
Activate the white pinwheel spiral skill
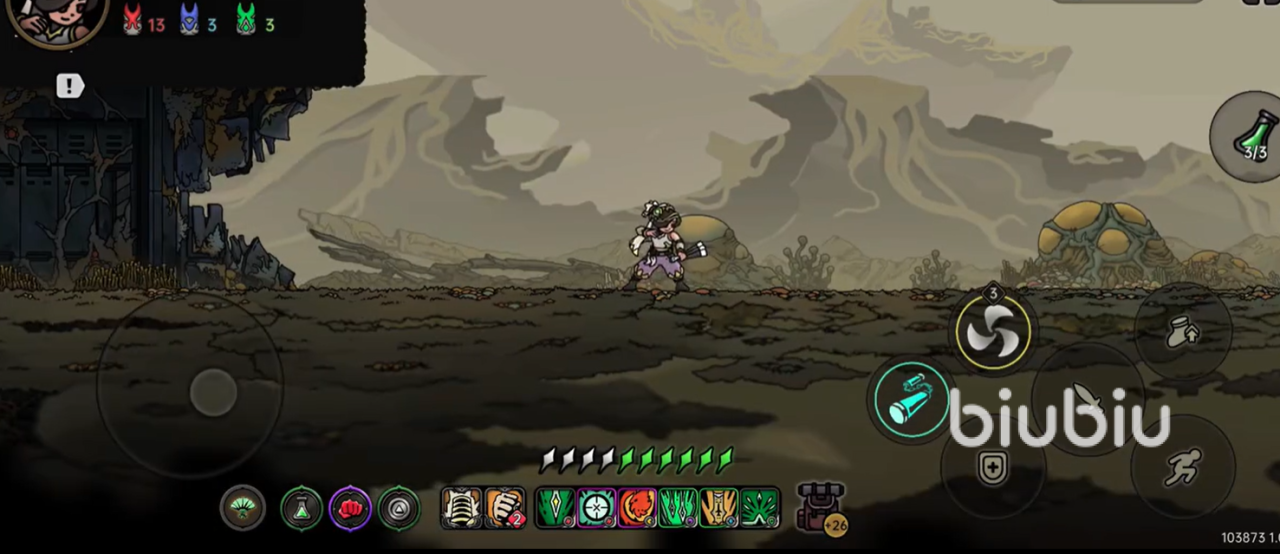tap(992, 329)
